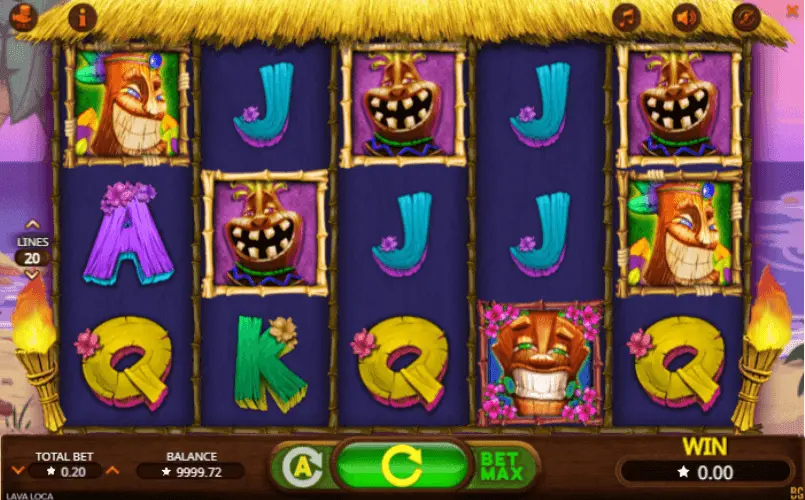Open the home icon in top corner
The width and height of the screenshot is (805, 500).
[23, 16]
